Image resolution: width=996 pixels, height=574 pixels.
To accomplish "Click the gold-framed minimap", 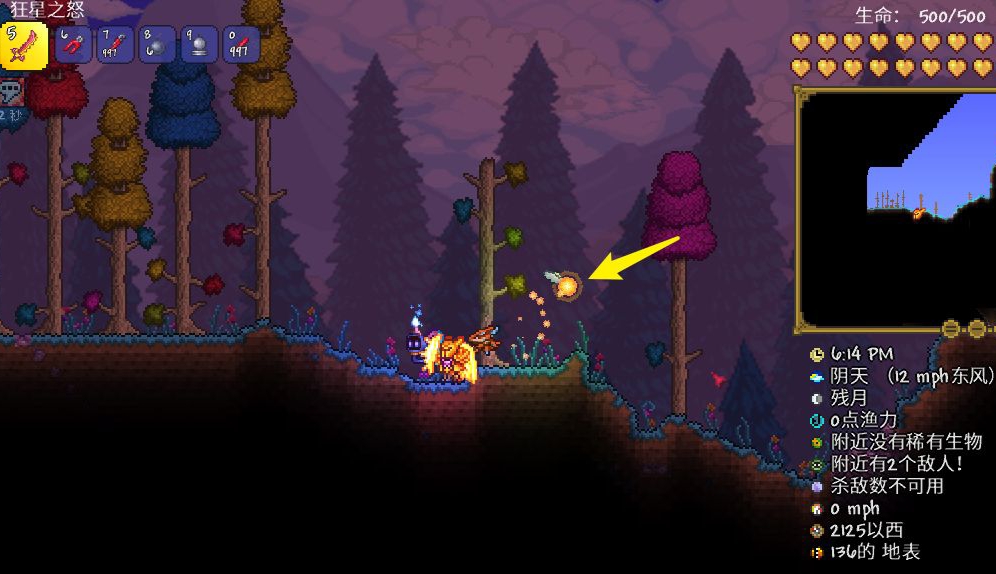I will tap(895, 208).
